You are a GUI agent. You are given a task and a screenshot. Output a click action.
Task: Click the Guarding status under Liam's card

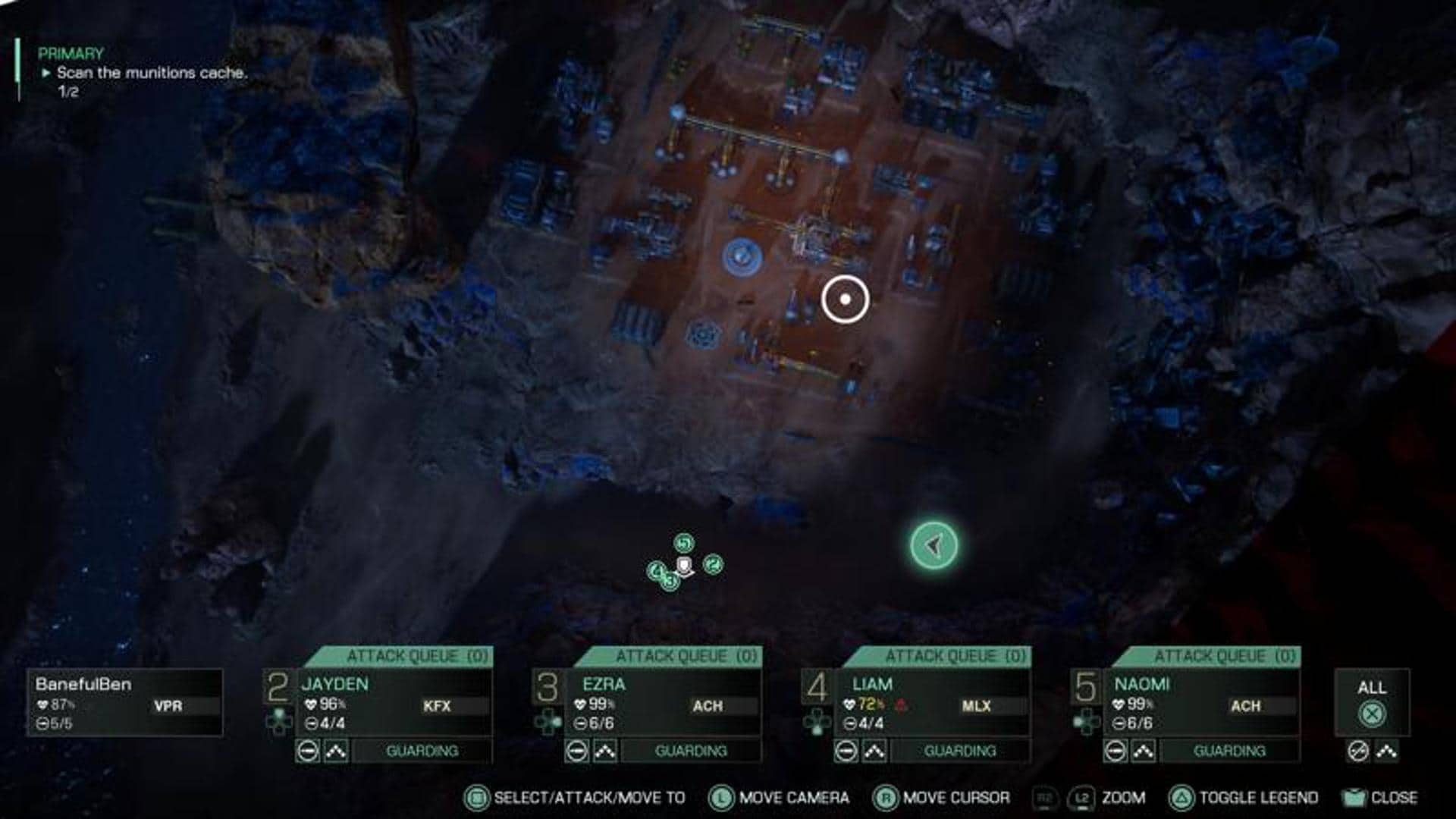point(960,752)
